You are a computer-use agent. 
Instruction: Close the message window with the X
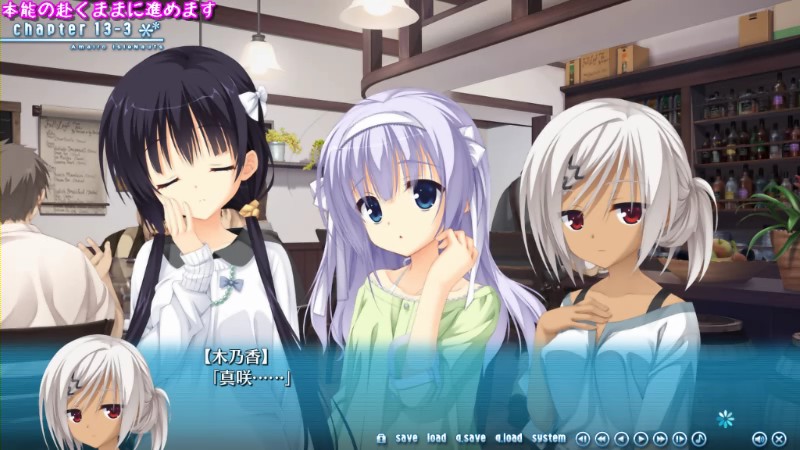click(779, 438)
